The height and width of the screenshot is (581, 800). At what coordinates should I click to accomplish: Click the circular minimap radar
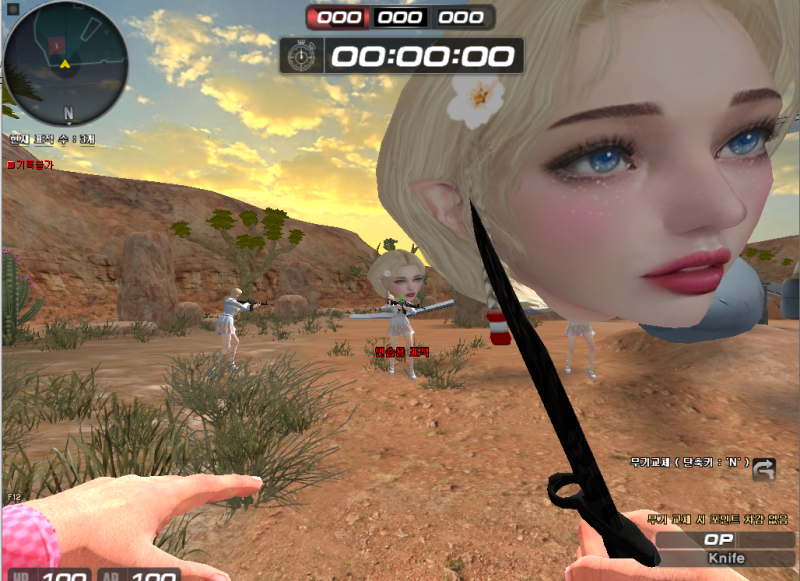65,61
